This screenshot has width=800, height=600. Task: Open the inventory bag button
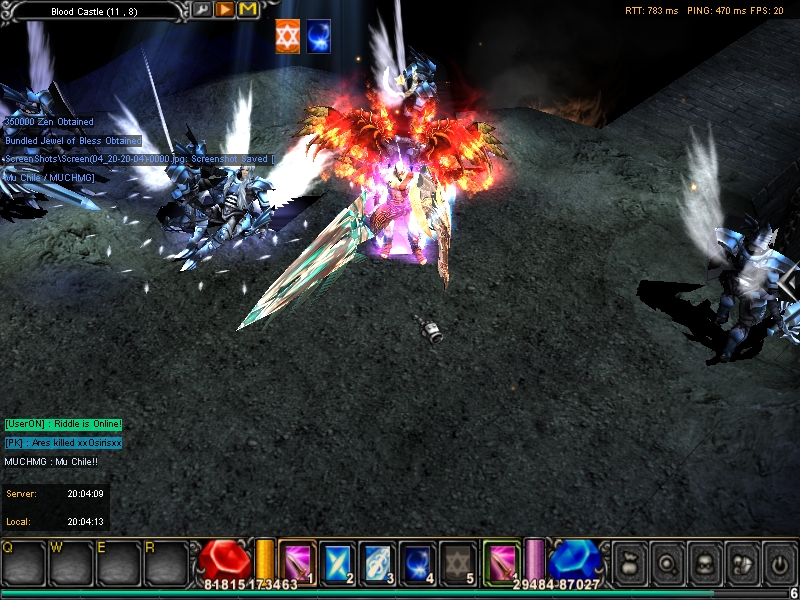click(x=627, y=562)
